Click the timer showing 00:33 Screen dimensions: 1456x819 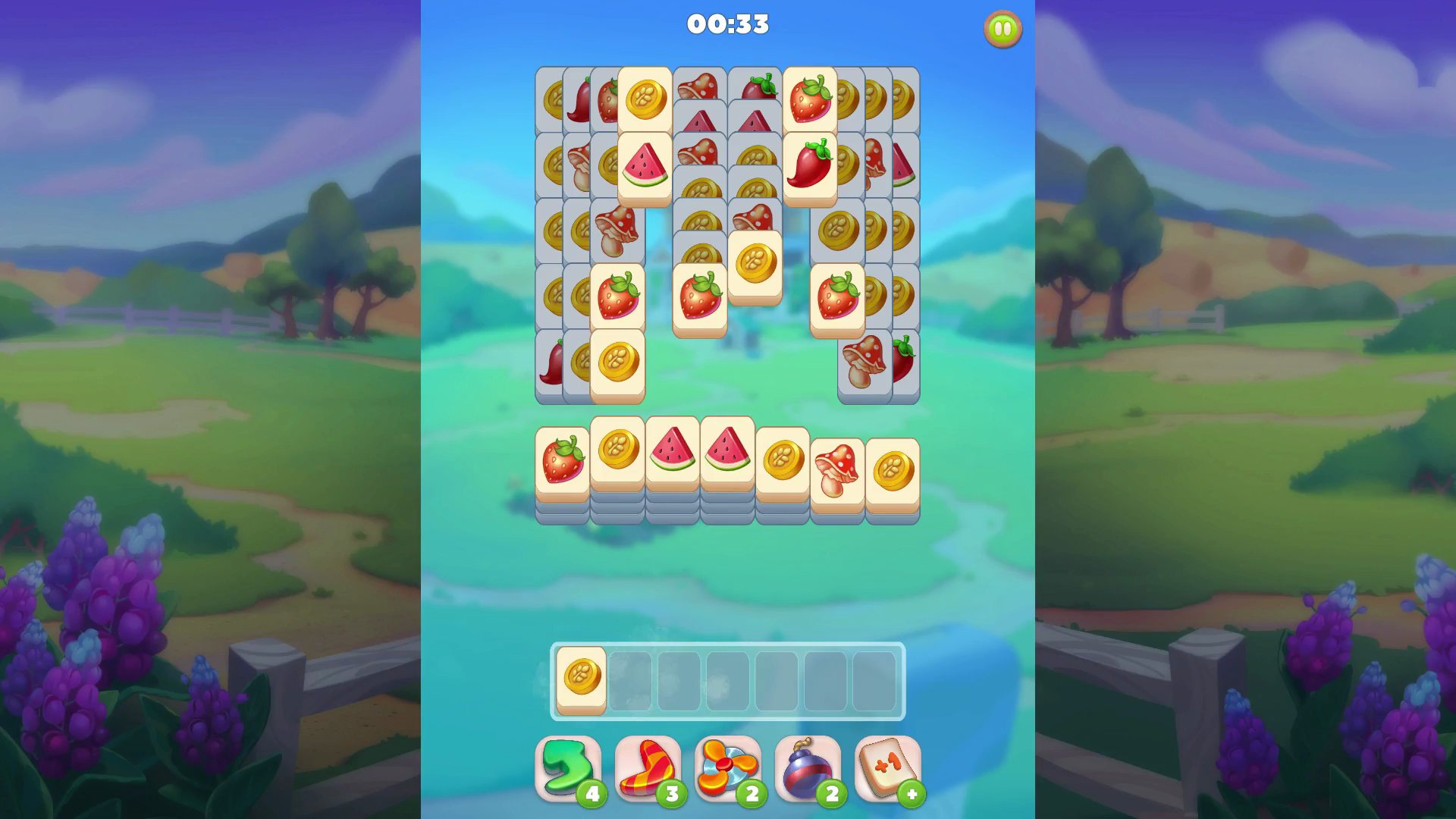point(726,24)
